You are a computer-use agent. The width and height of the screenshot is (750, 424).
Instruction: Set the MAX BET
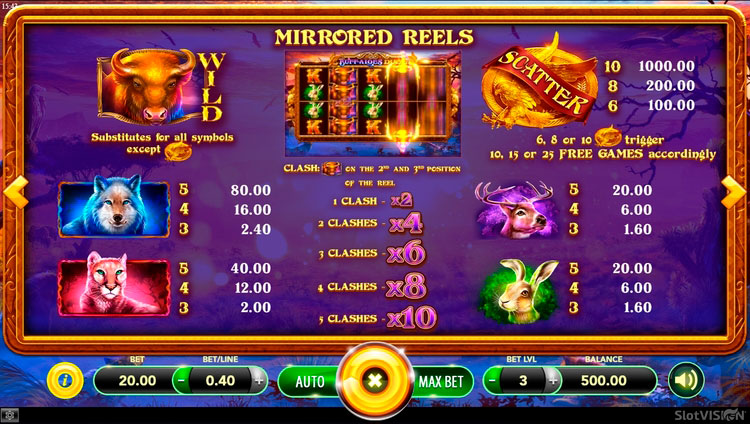(440, 381)
